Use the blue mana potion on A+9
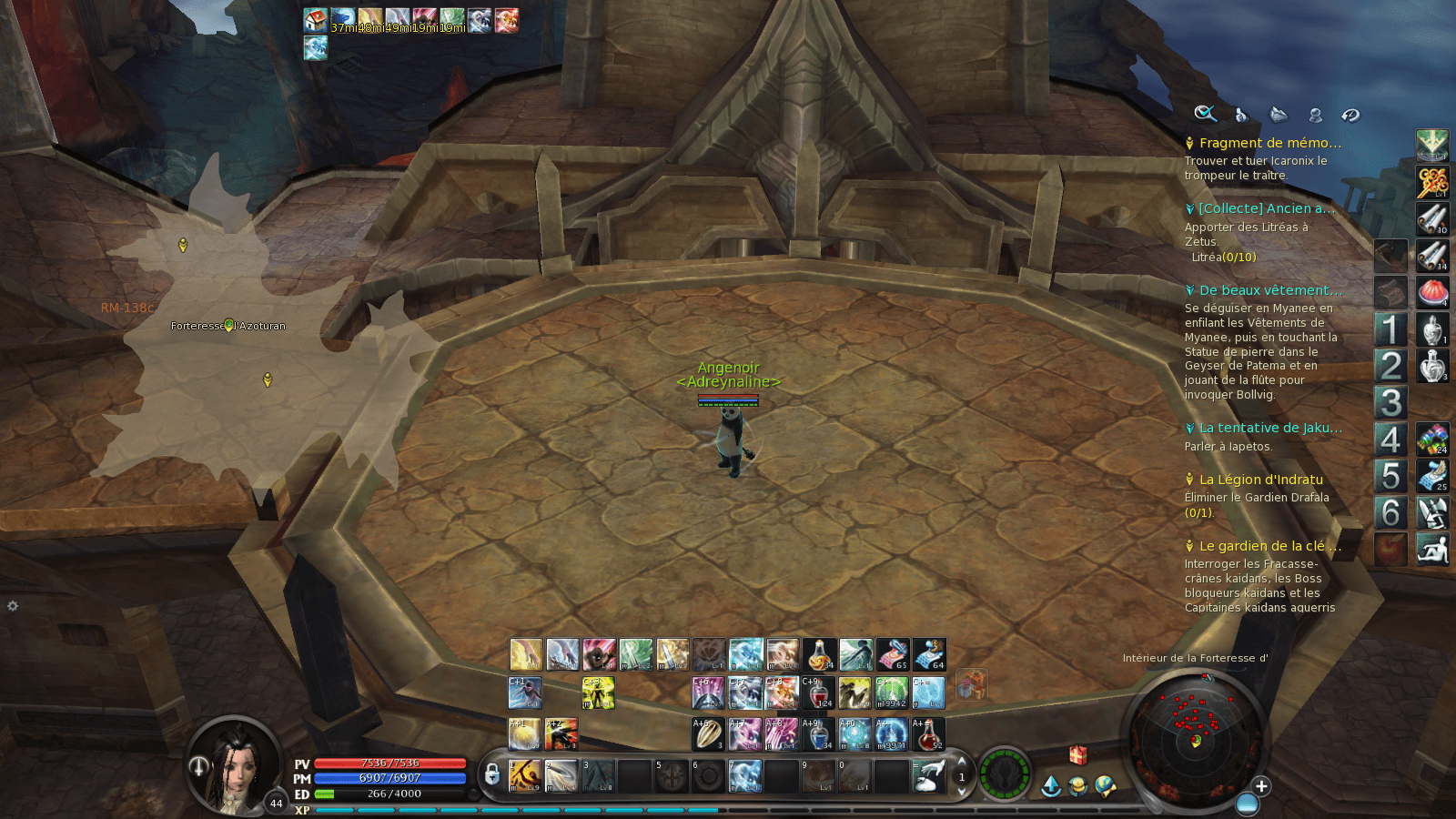The height and width of the screenshot is (819, 1456). (x=818, y=734)
